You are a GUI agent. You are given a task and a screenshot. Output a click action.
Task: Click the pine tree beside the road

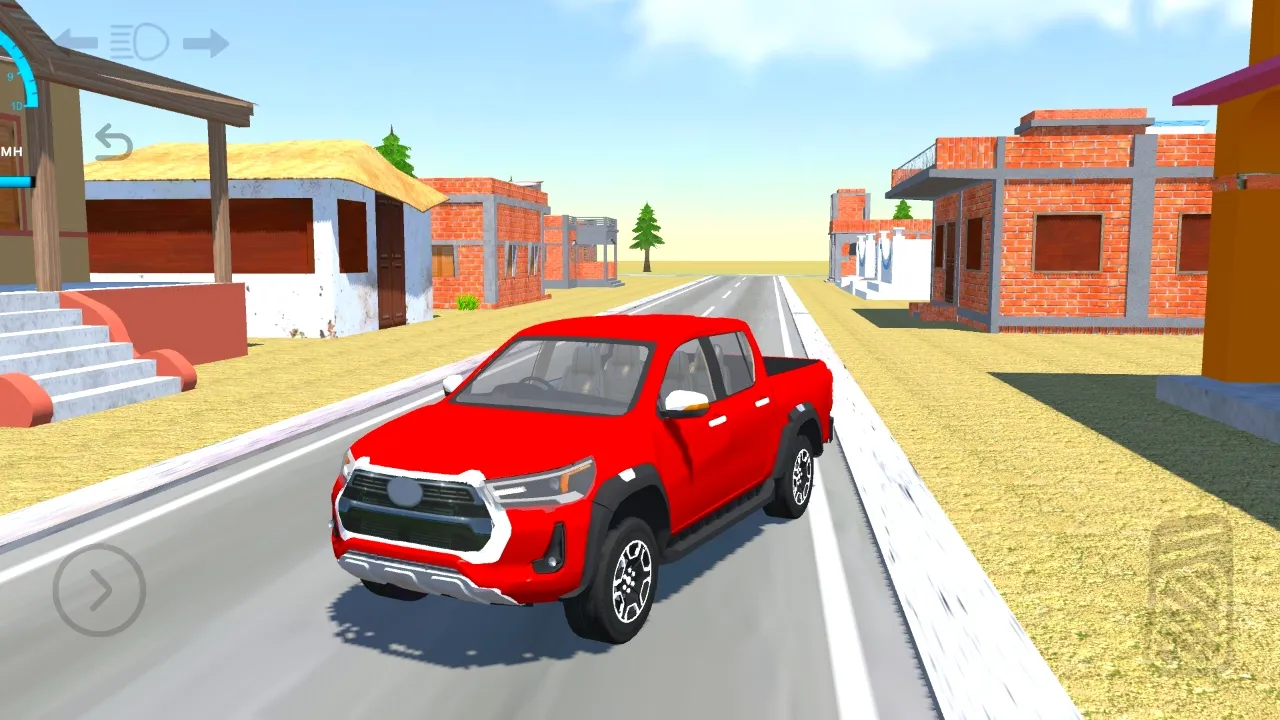[x=647, y=235]
